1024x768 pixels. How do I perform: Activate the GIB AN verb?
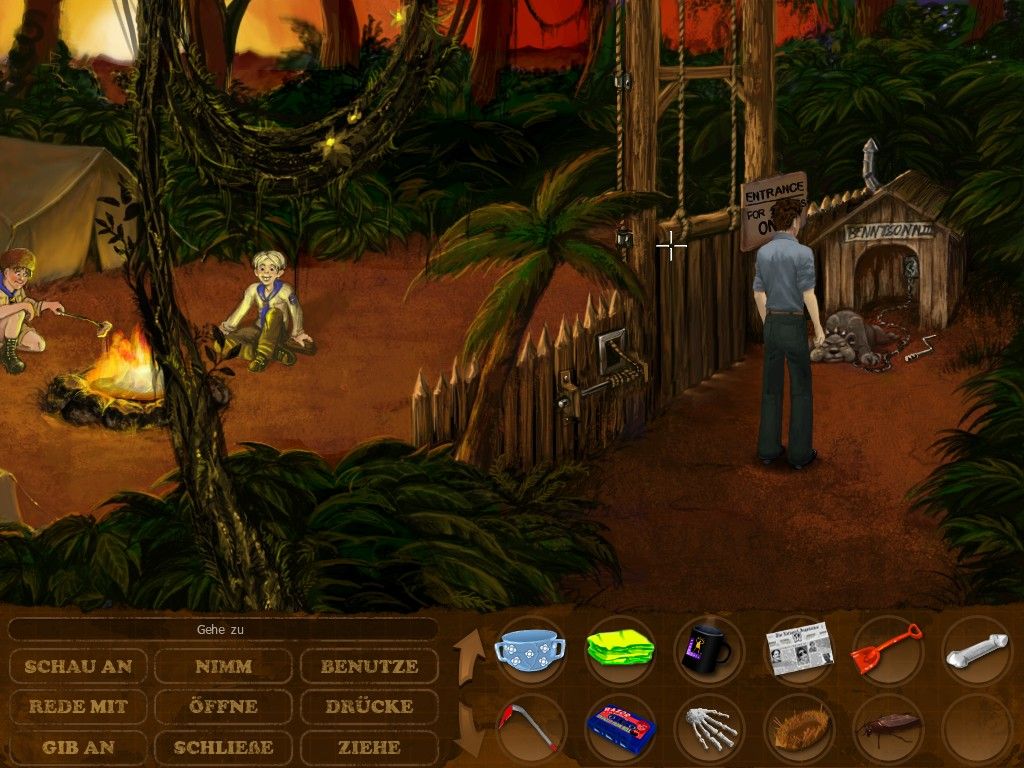click(76, 747)
